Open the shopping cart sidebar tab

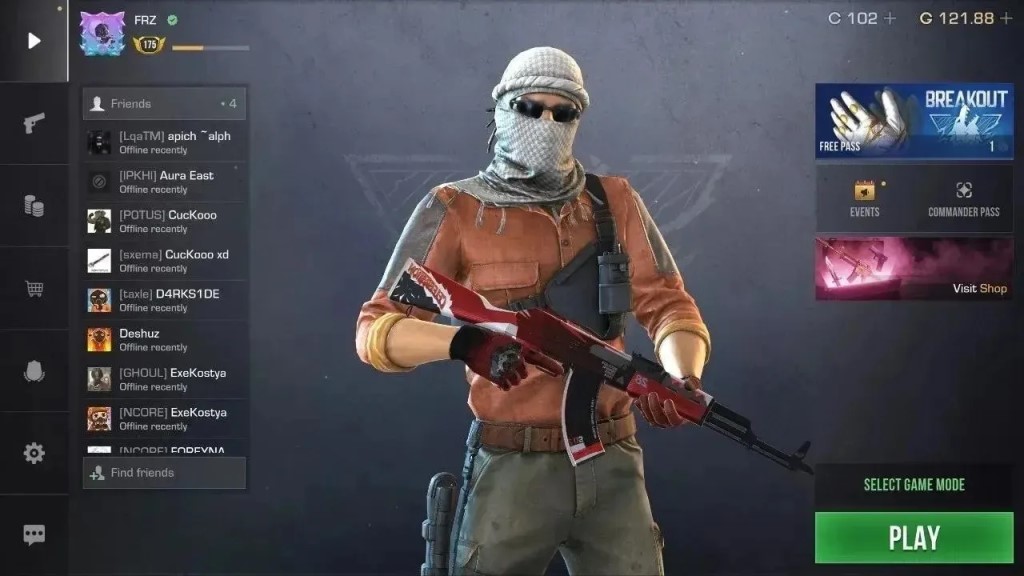(x=34, y=289)
